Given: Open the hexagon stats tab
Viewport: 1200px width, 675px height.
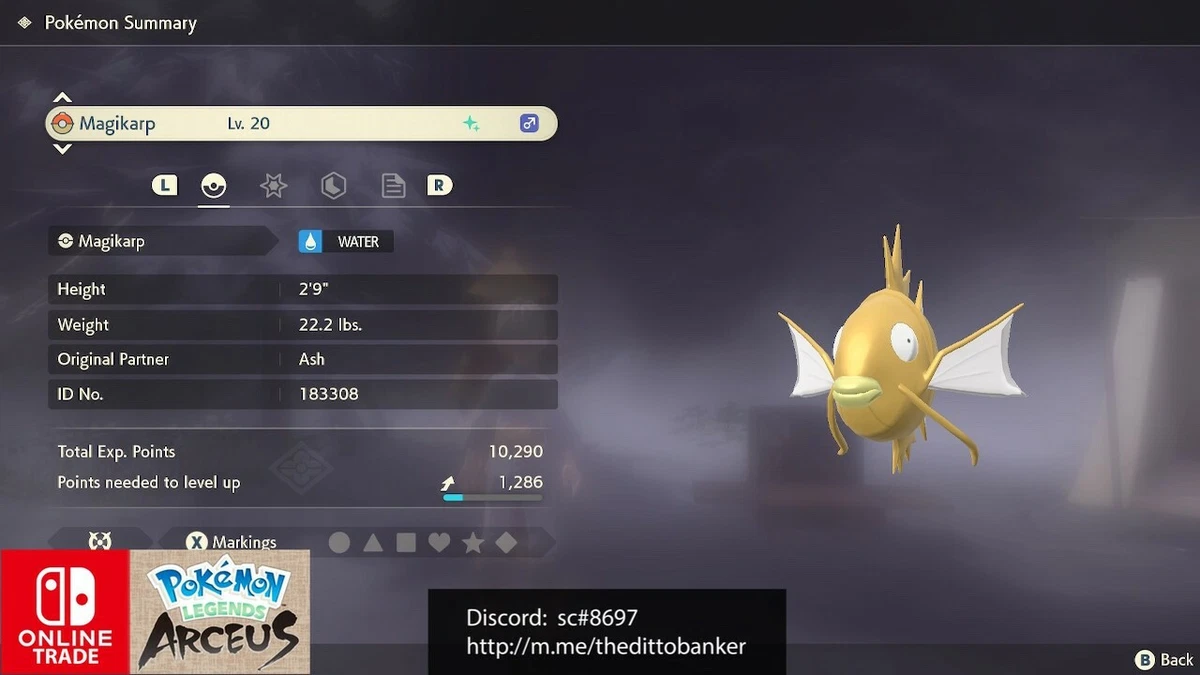Looking at the screenshot, I should 333,185.
